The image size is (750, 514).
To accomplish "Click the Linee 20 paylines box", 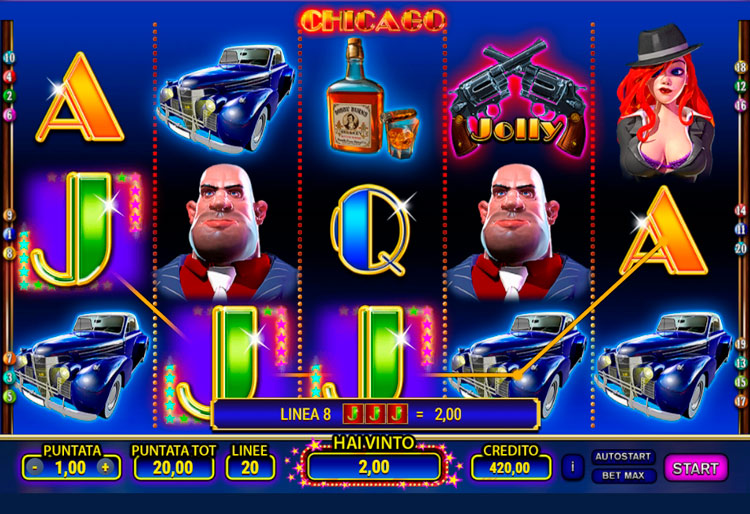I will pos(249,467).
